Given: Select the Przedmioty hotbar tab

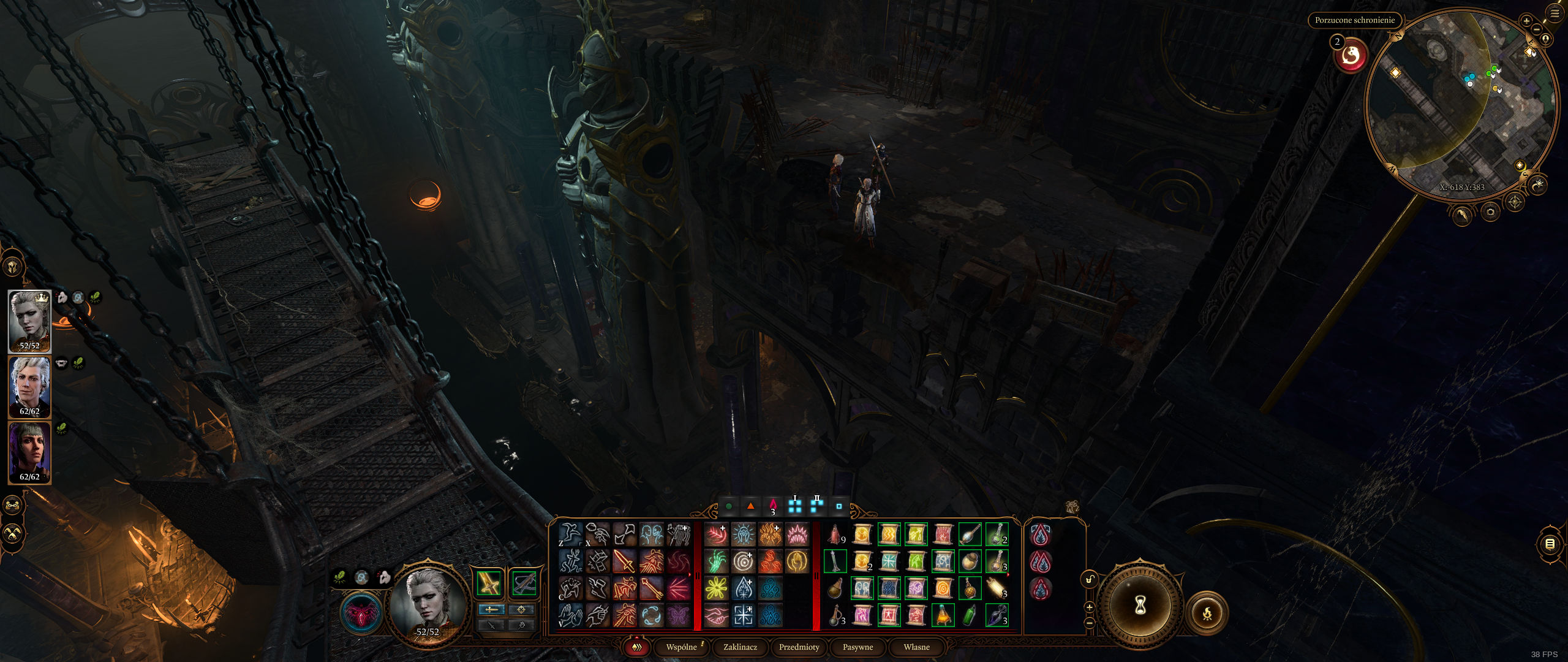Looking at the screenshot, I should coord(799,647).
